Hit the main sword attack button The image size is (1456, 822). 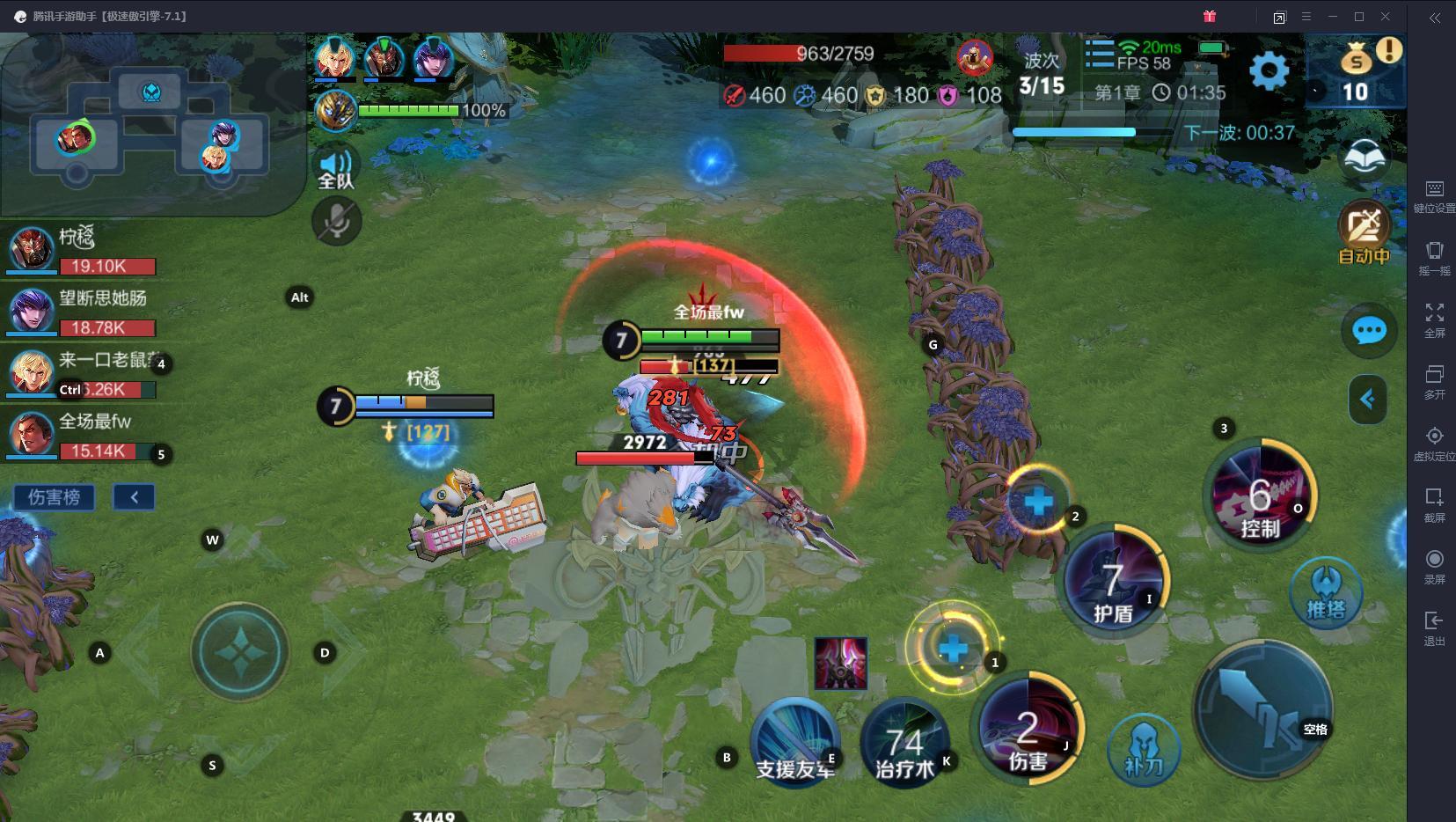1262,710
